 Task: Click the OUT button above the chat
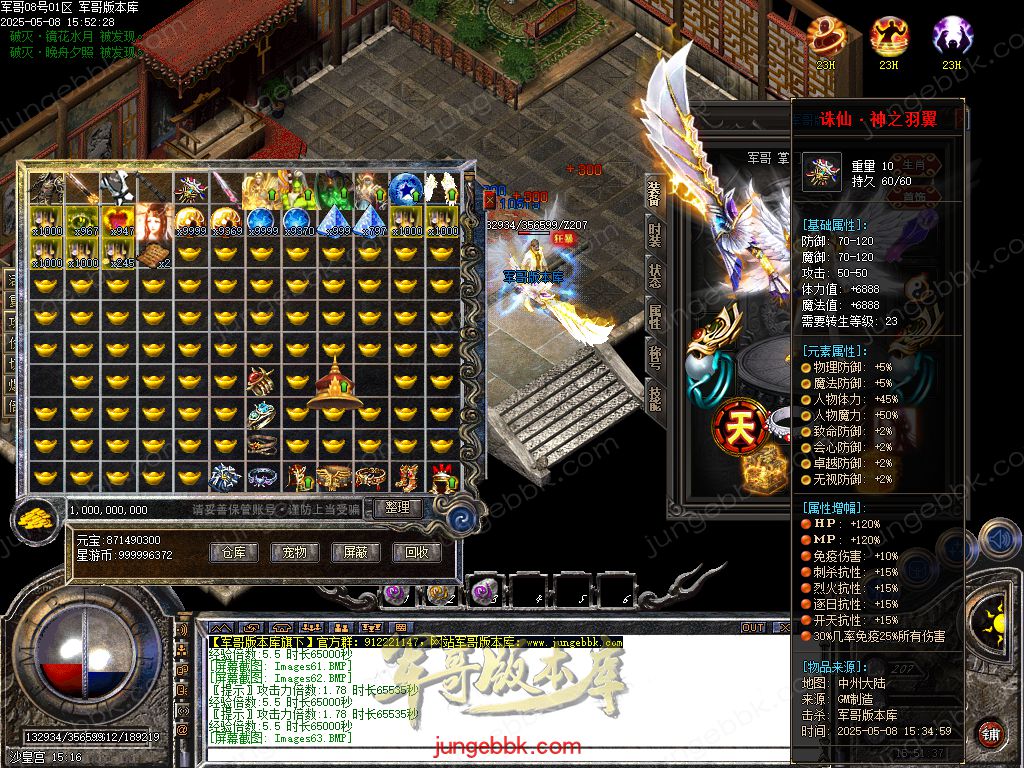(752, 628)
